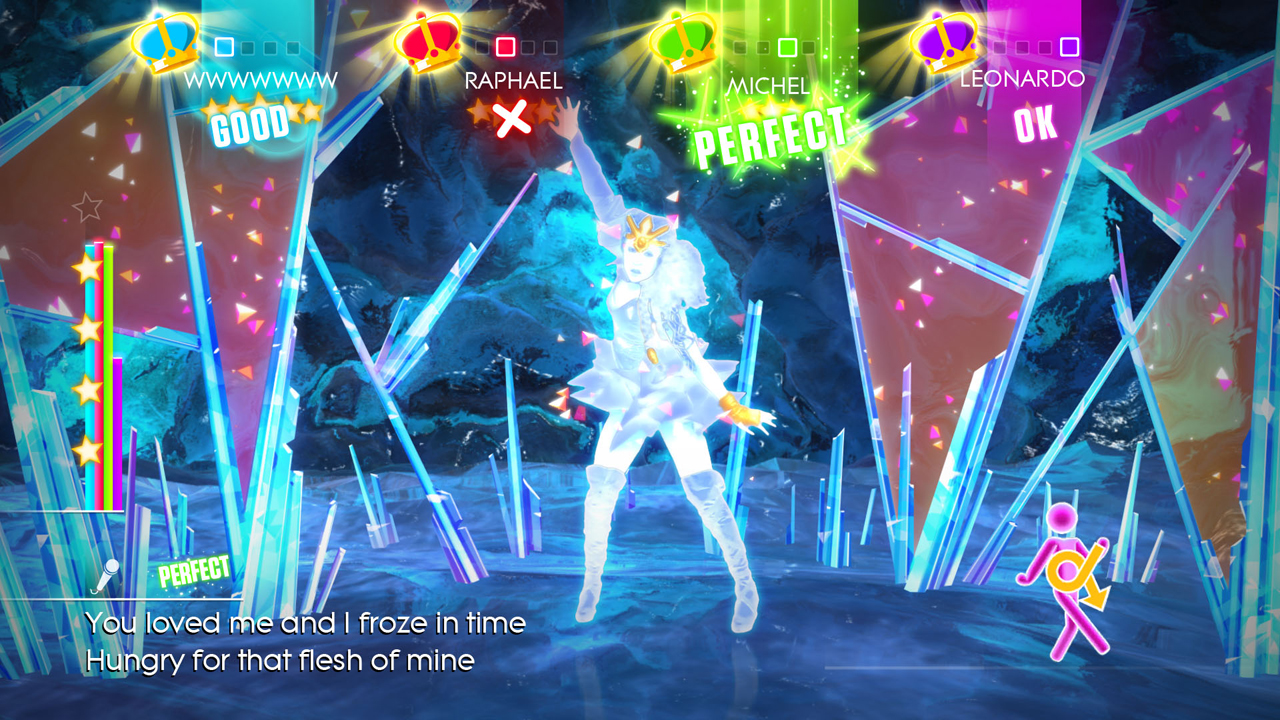Click the pink dance move pictogram
The width and height of the screenshot is (1280, 720).
[x=1064, y=580]
